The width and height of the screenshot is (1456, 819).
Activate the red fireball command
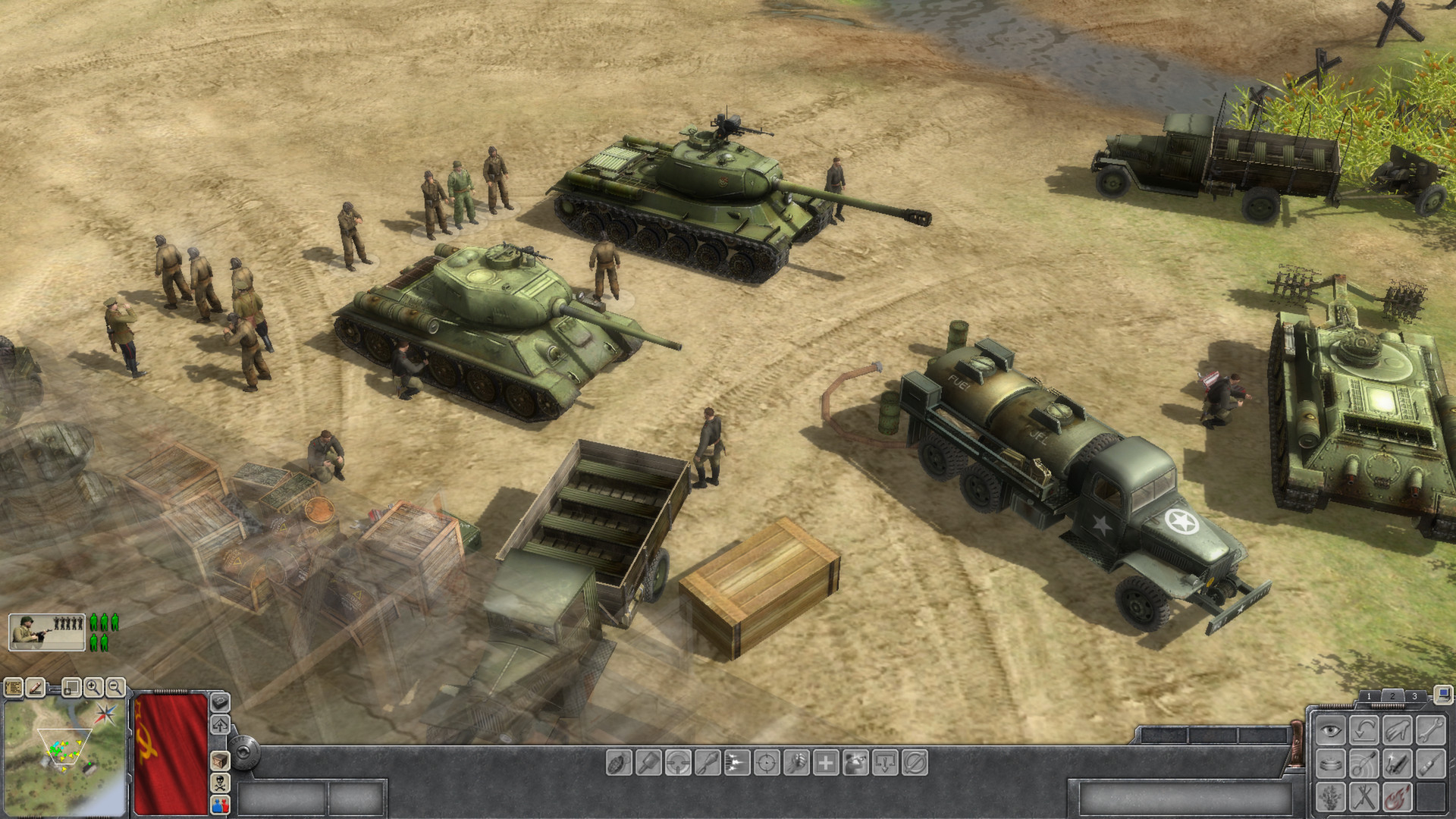(x=1397, y=797)
